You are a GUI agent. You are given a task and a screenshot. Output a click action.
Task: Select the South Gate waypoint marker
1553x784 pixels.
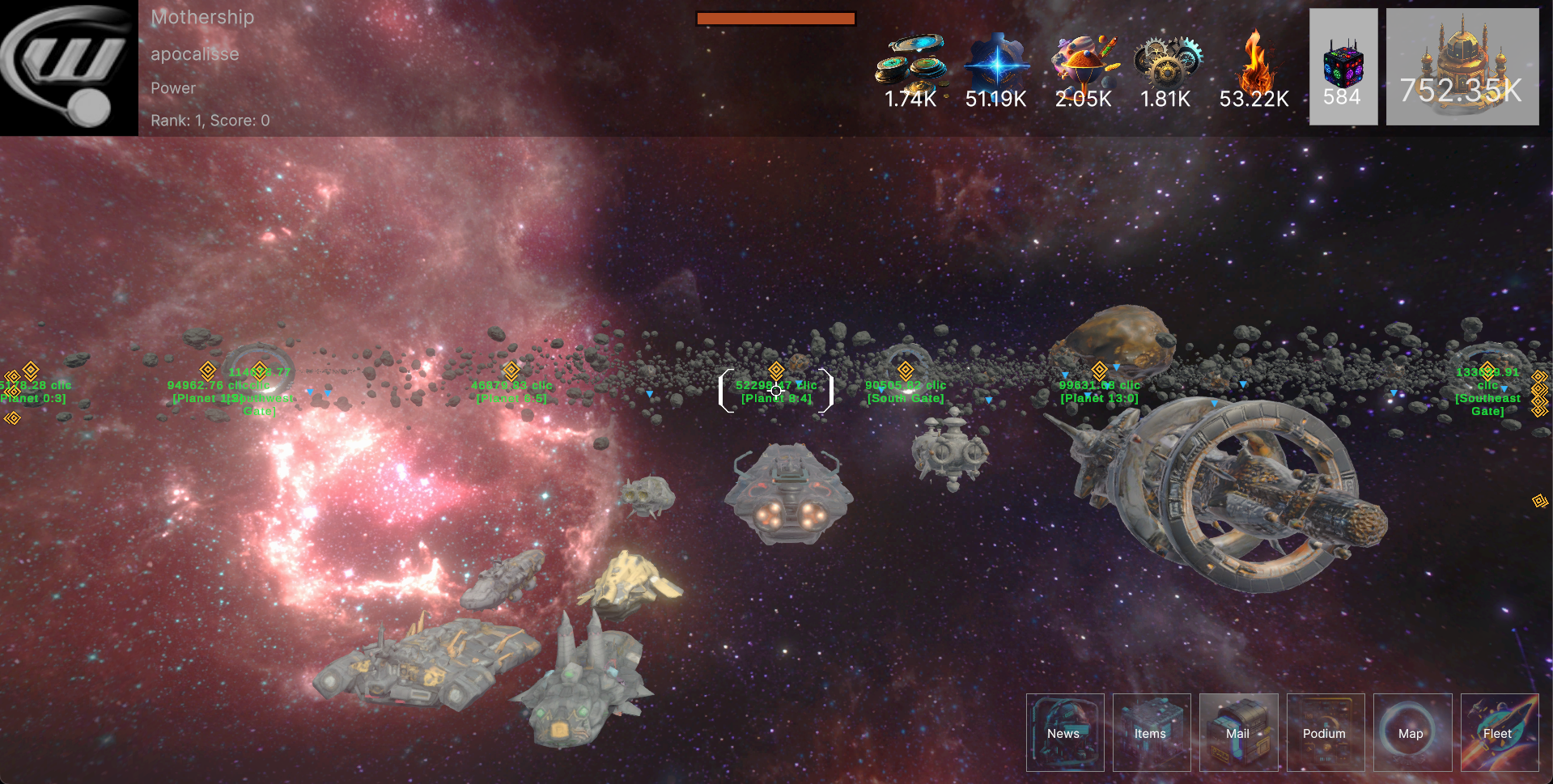[906, 371]
